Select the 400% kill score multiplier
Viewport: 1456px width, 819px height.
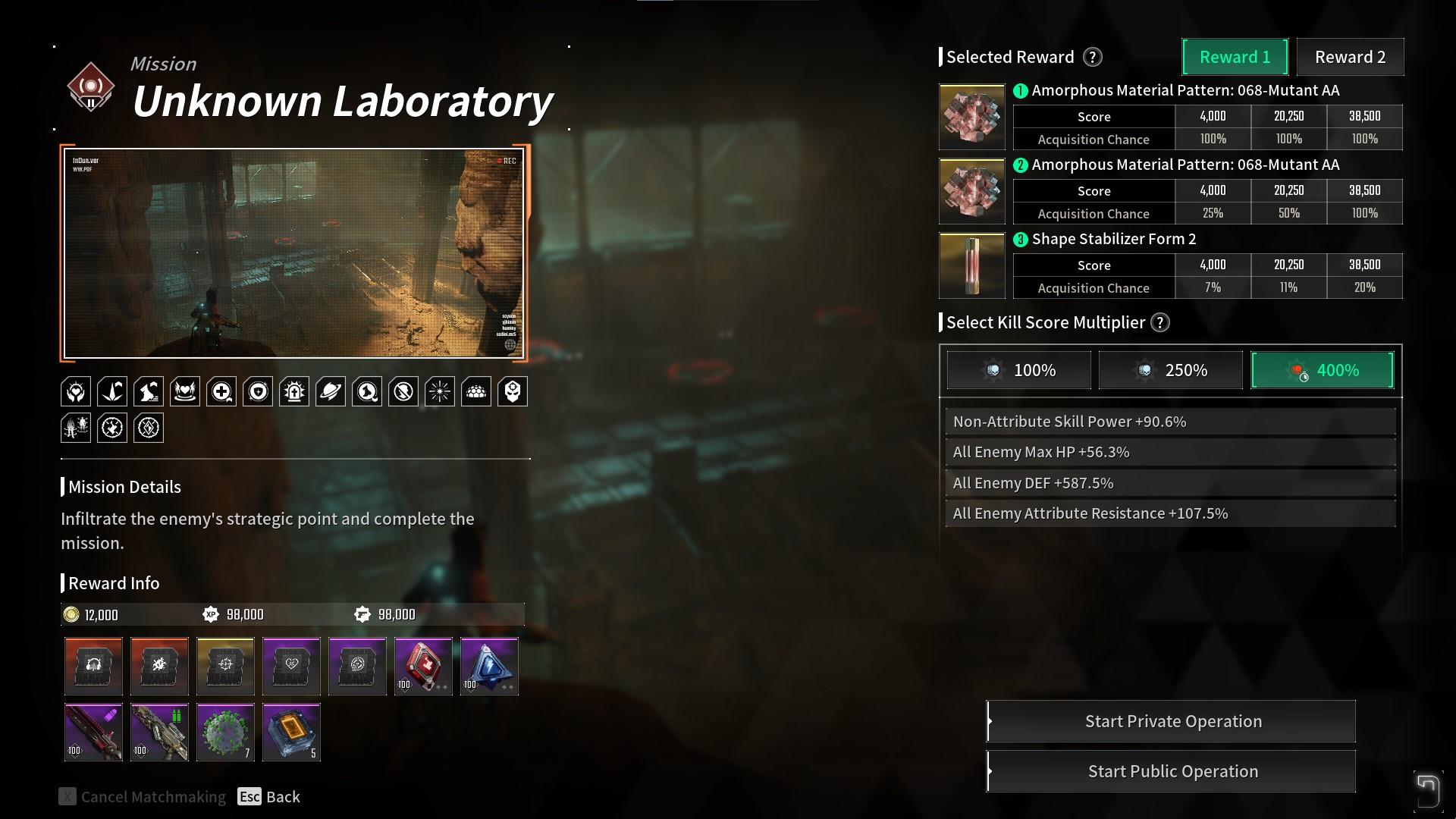tap(1322, 370)
